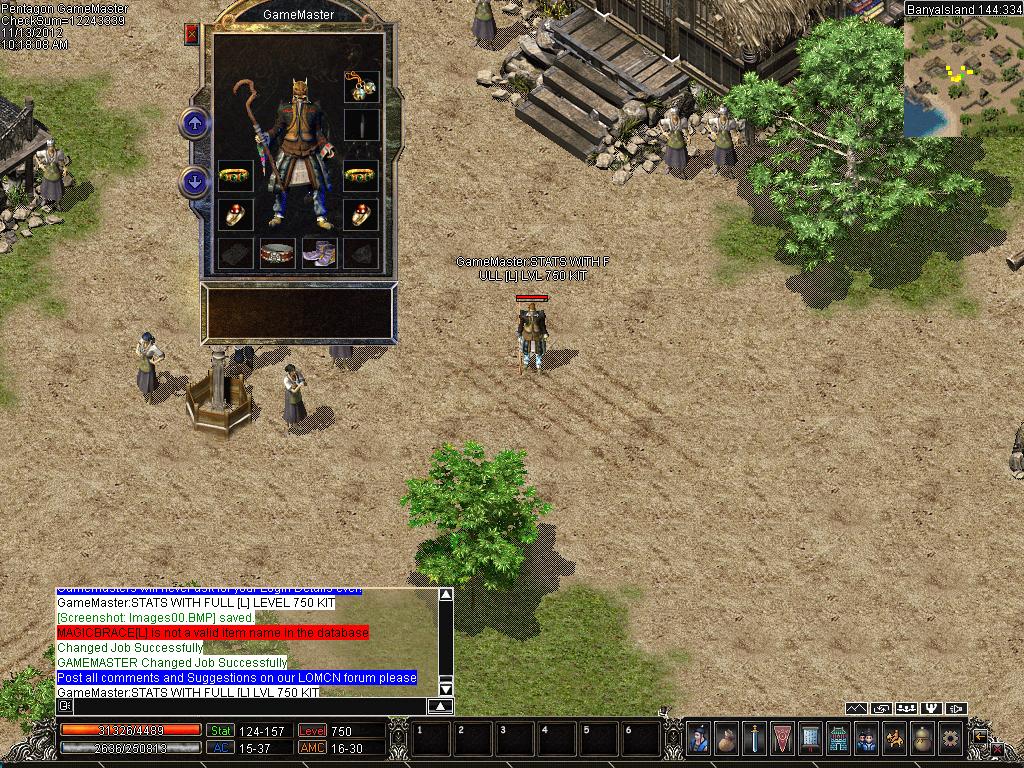Select the equipped bells necklace slot
Image resolution: width=1024 pixels, height=768 pixels.
361,87
